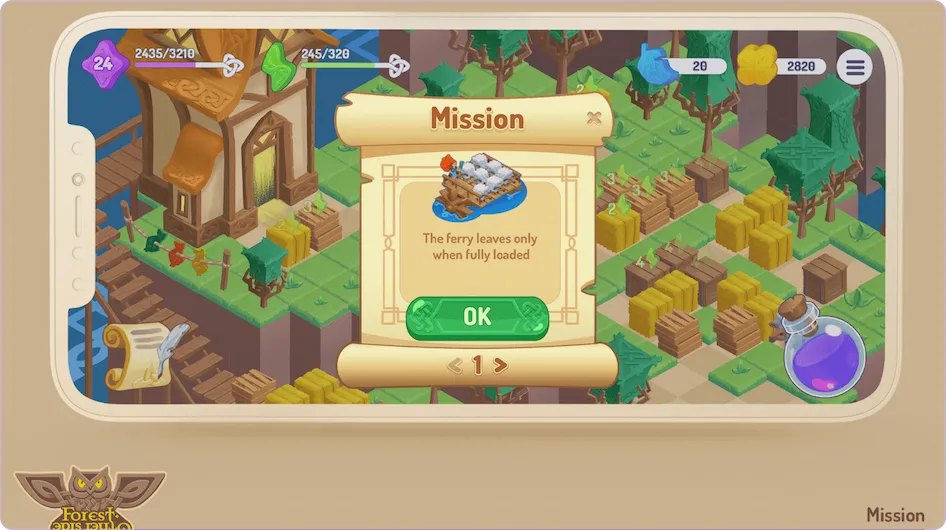The width and height of the screenshot is (946, 530).
Task: Go to the next mission page arrow
Action: [501, 366]
